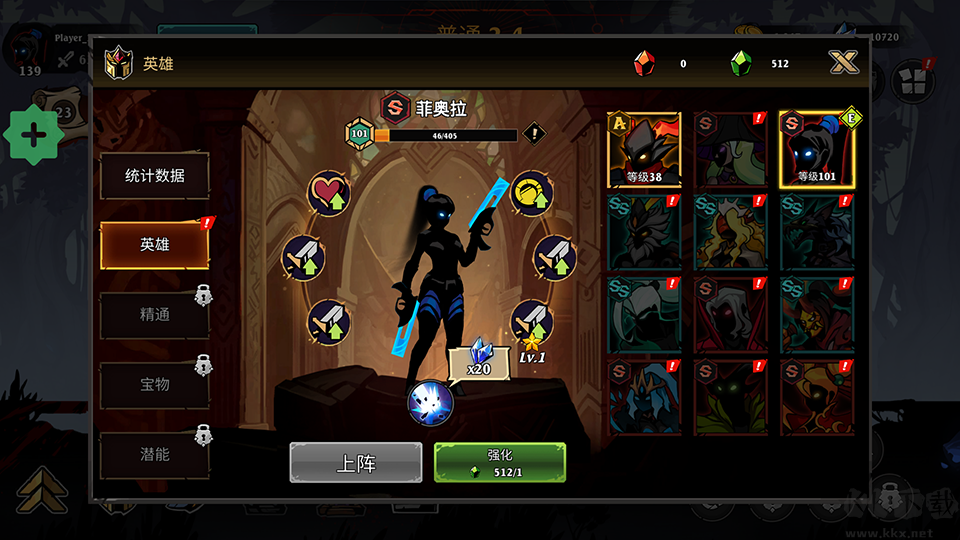Click the red gem currency icon
960x540 pixels.
644,64
